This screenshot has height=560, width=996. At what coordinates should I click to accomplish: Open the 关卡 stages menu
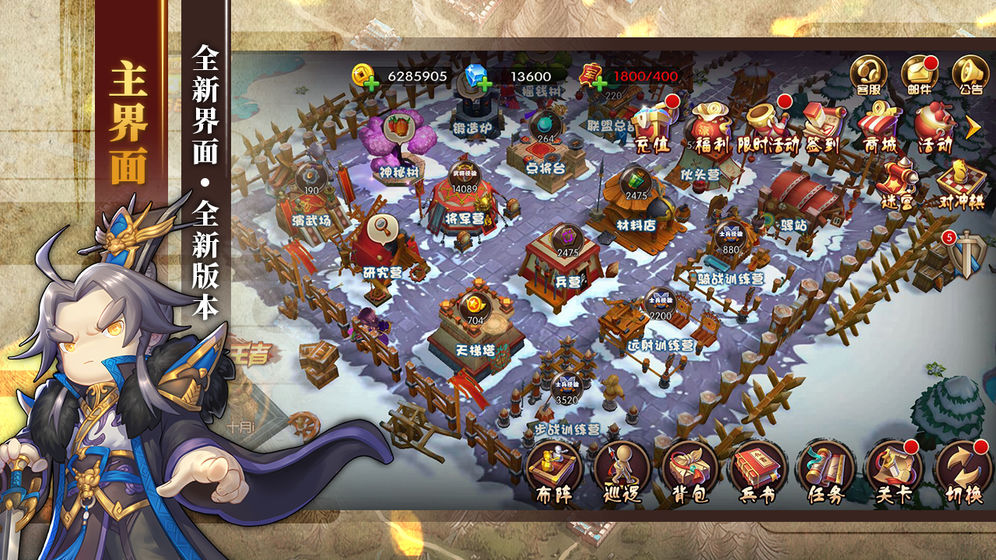[x=894, y=470]
